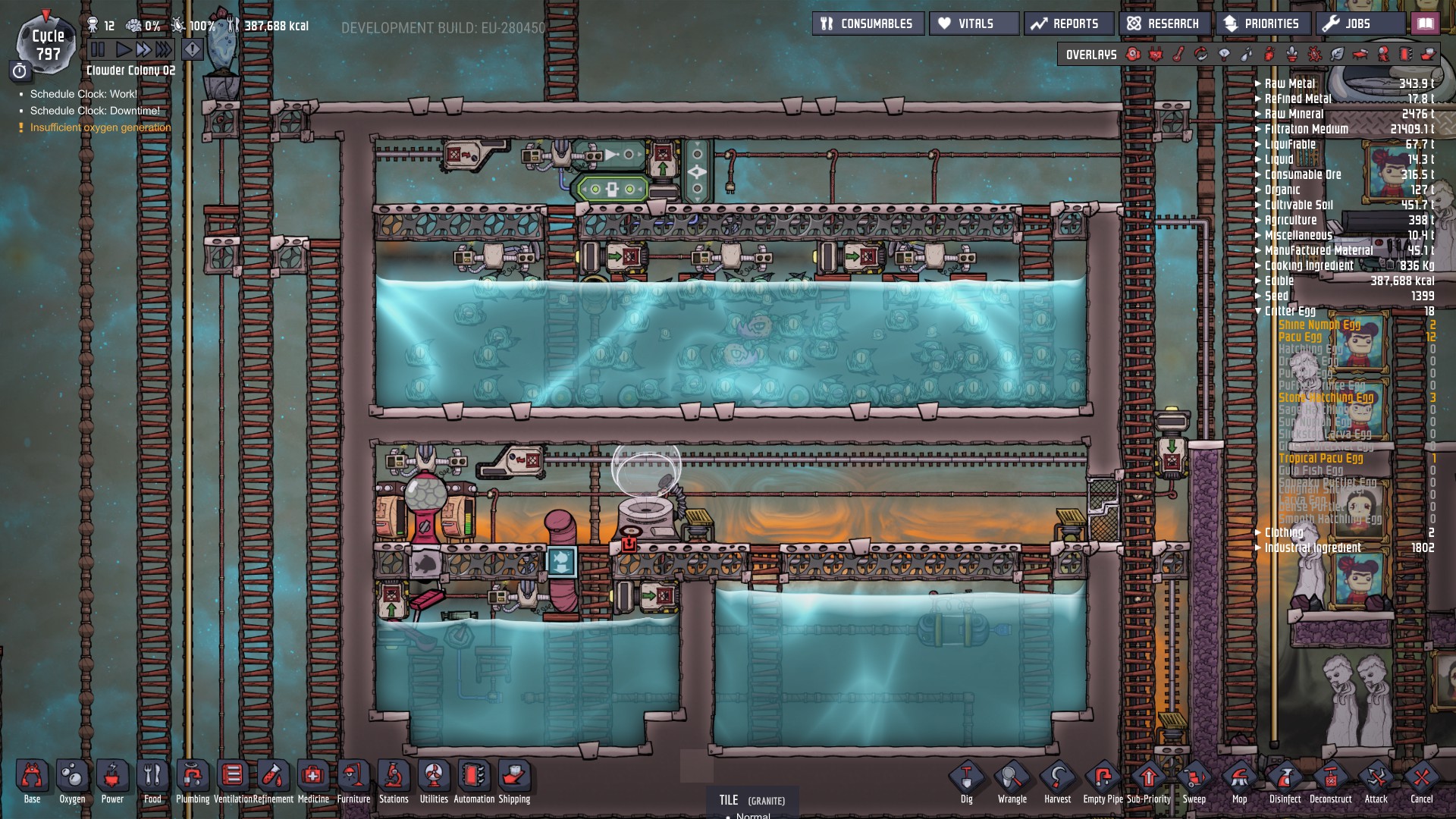Open the Research screen
Viewport: 1456px width, 819px height.
point(1166,23)
